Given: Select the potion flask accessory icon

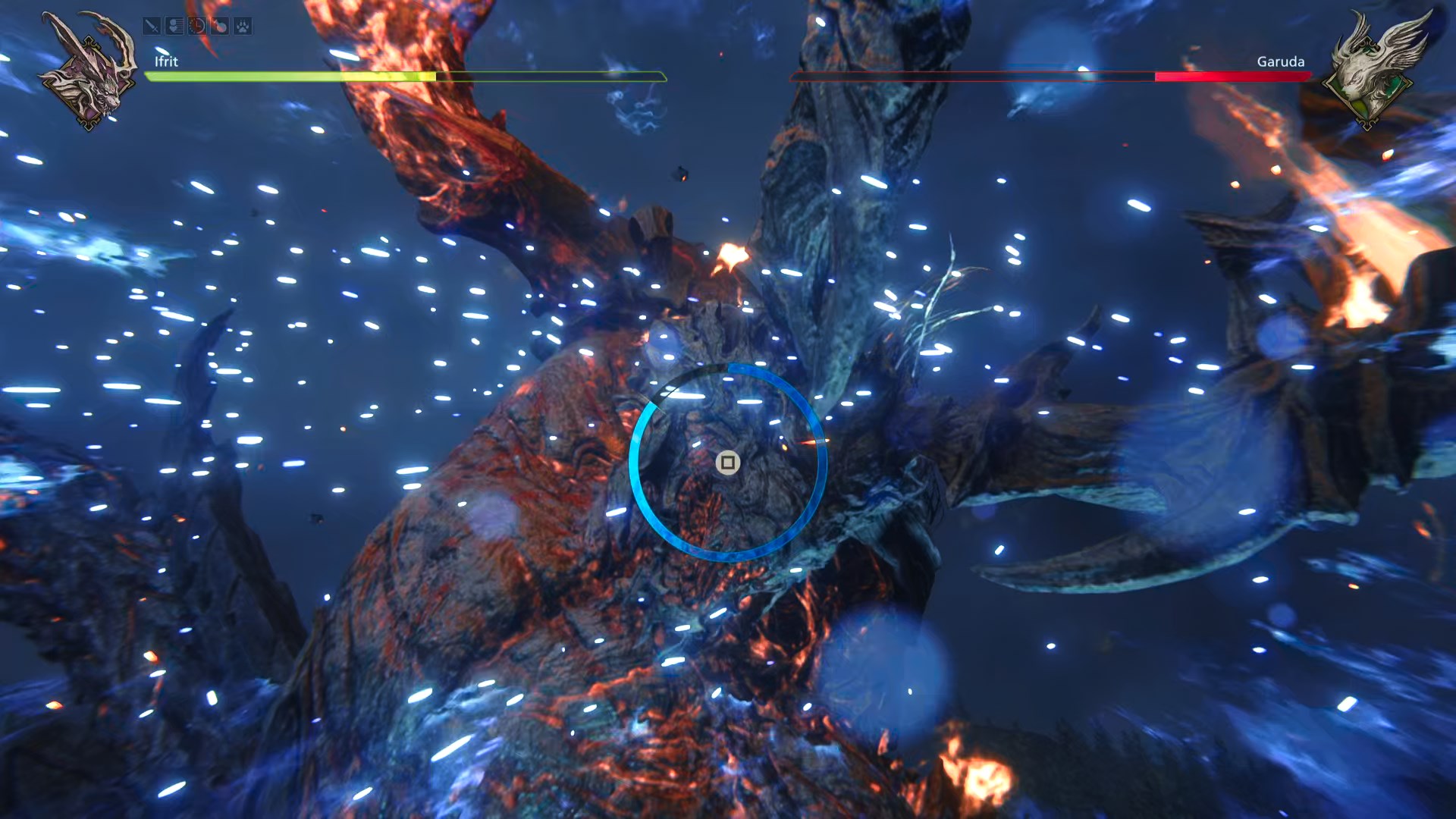Looking at the screenshot, I should point(220,27).
